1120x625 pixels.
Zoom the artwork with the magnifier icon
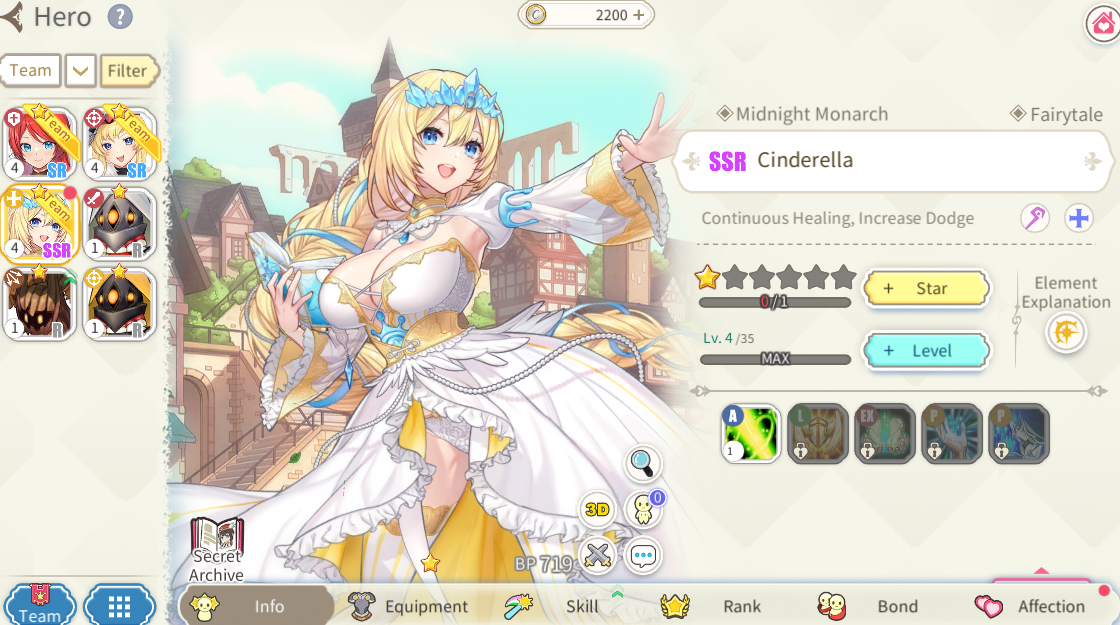coord(643,462)
